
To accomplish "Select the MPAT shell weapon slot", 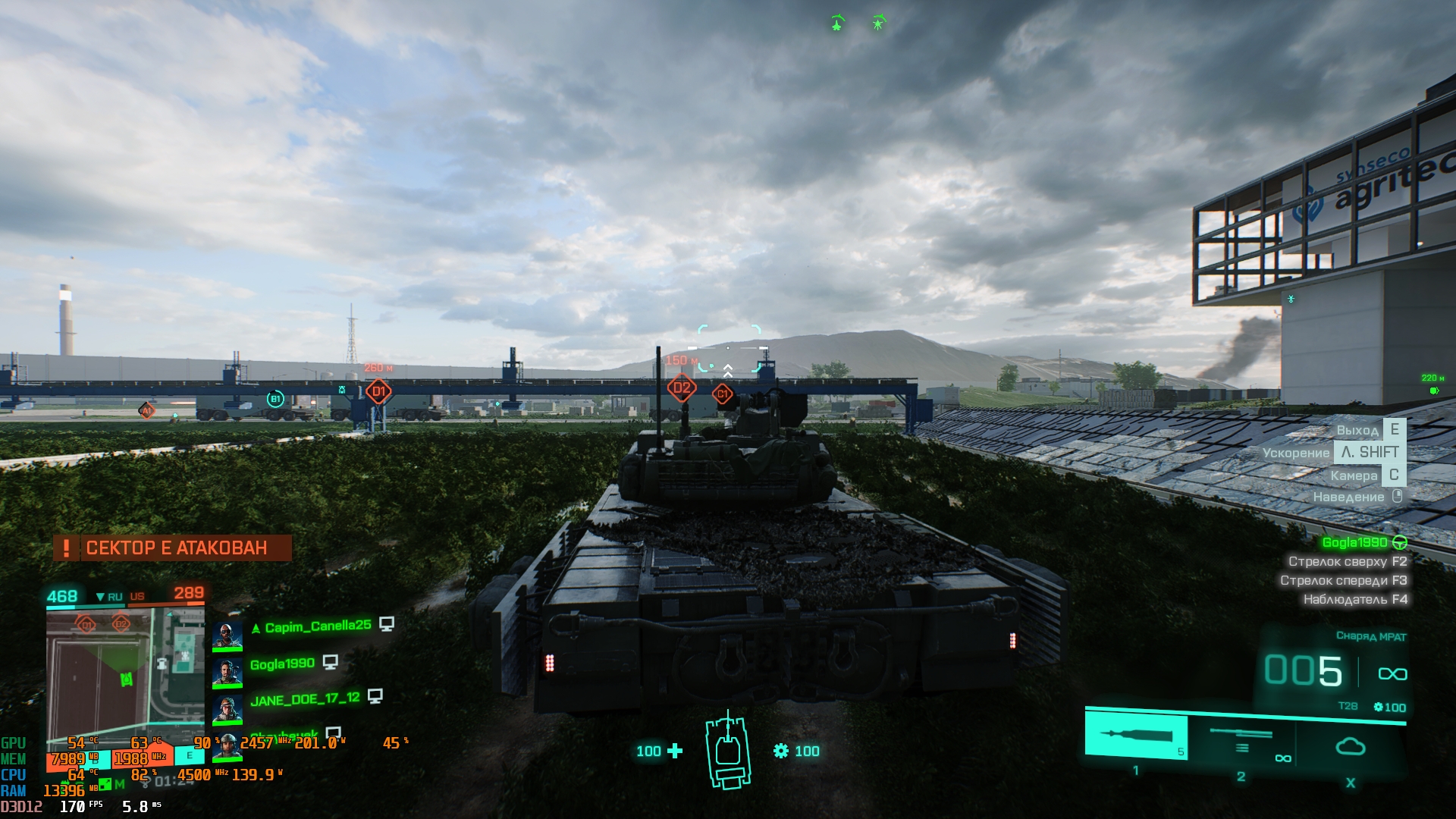I will point(1135,736).
